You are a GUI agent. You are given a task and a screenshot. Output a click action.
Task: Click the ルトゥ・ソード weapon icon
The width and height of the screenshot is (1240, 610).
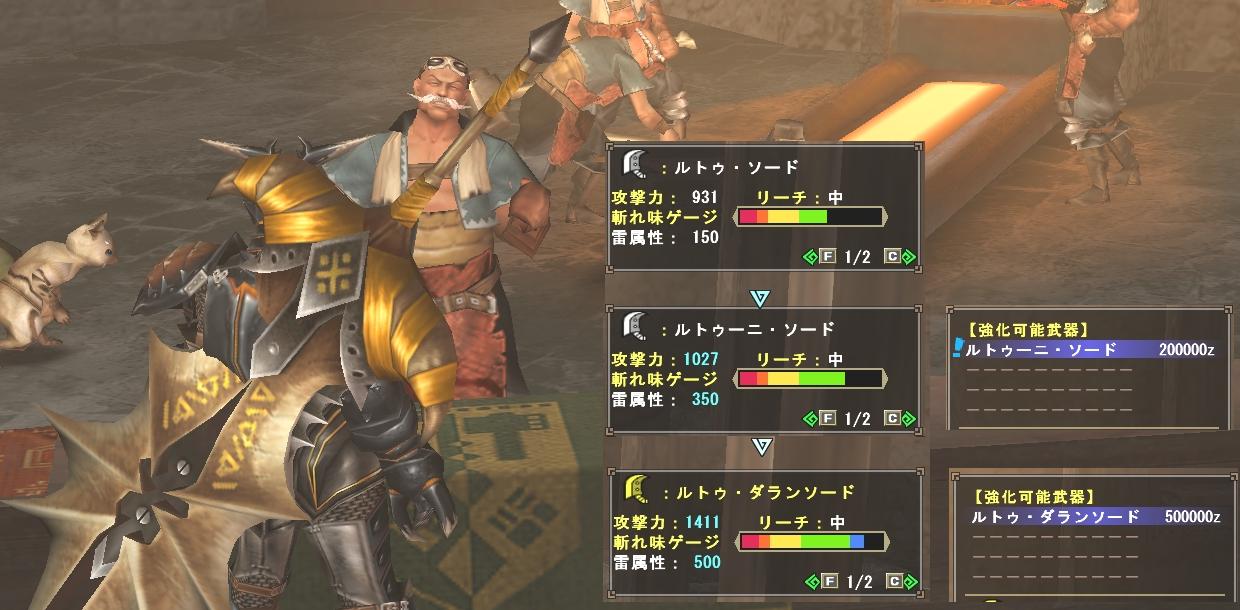[634, 164]
